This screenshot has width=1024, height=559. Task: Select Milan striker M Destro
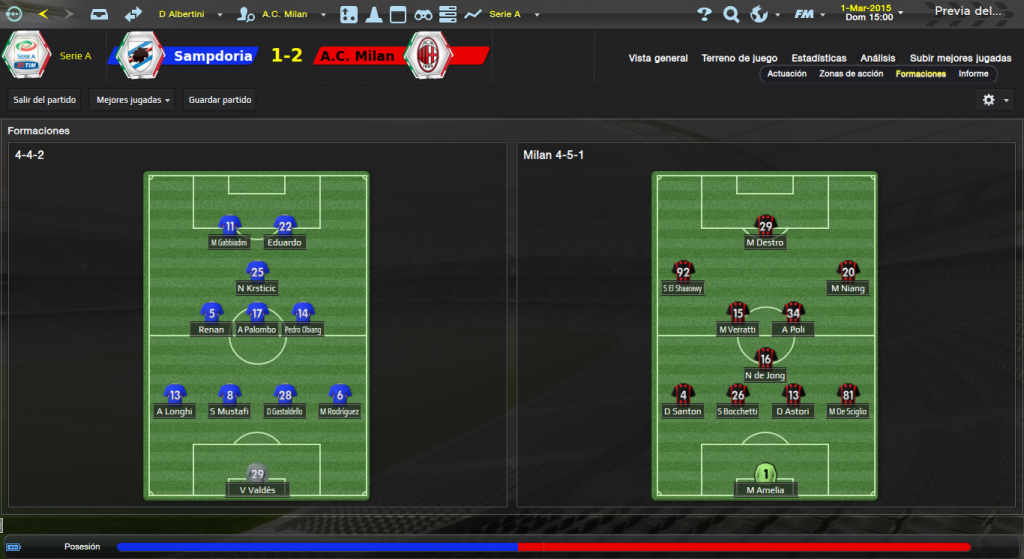[x=765, y=233]
